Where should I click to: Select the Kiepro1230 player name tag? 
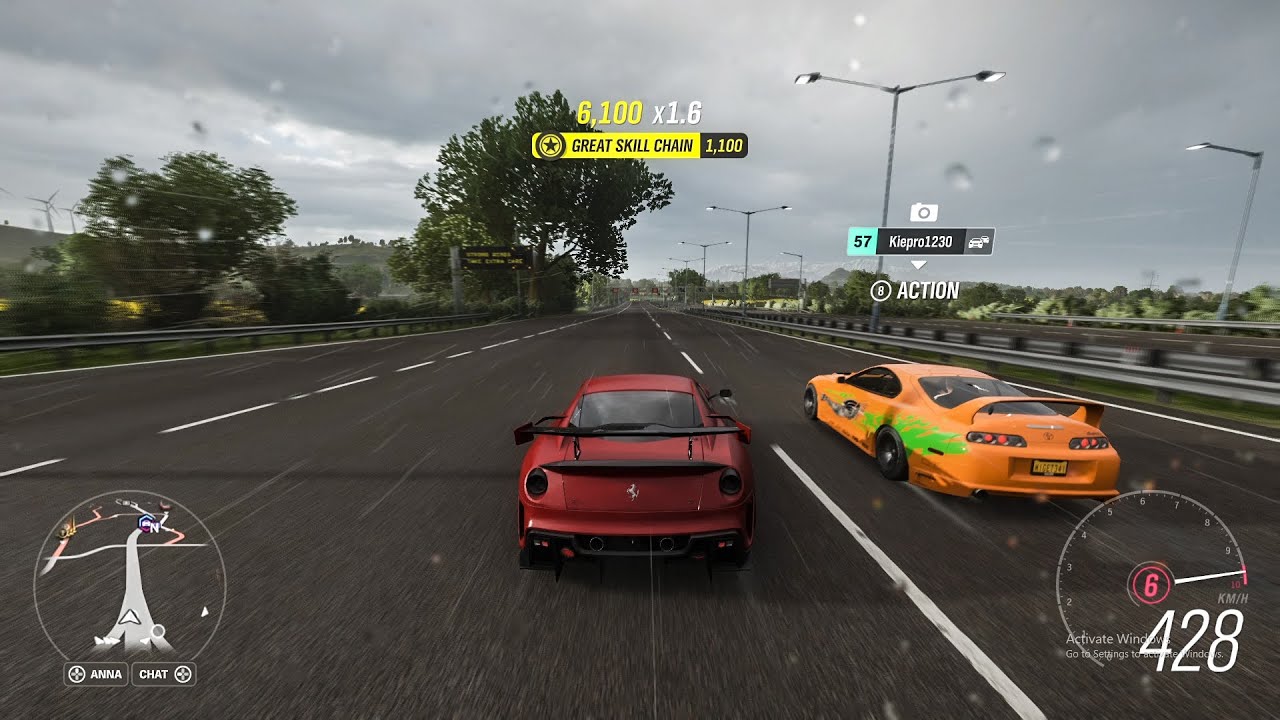click(x=920, y=241)
